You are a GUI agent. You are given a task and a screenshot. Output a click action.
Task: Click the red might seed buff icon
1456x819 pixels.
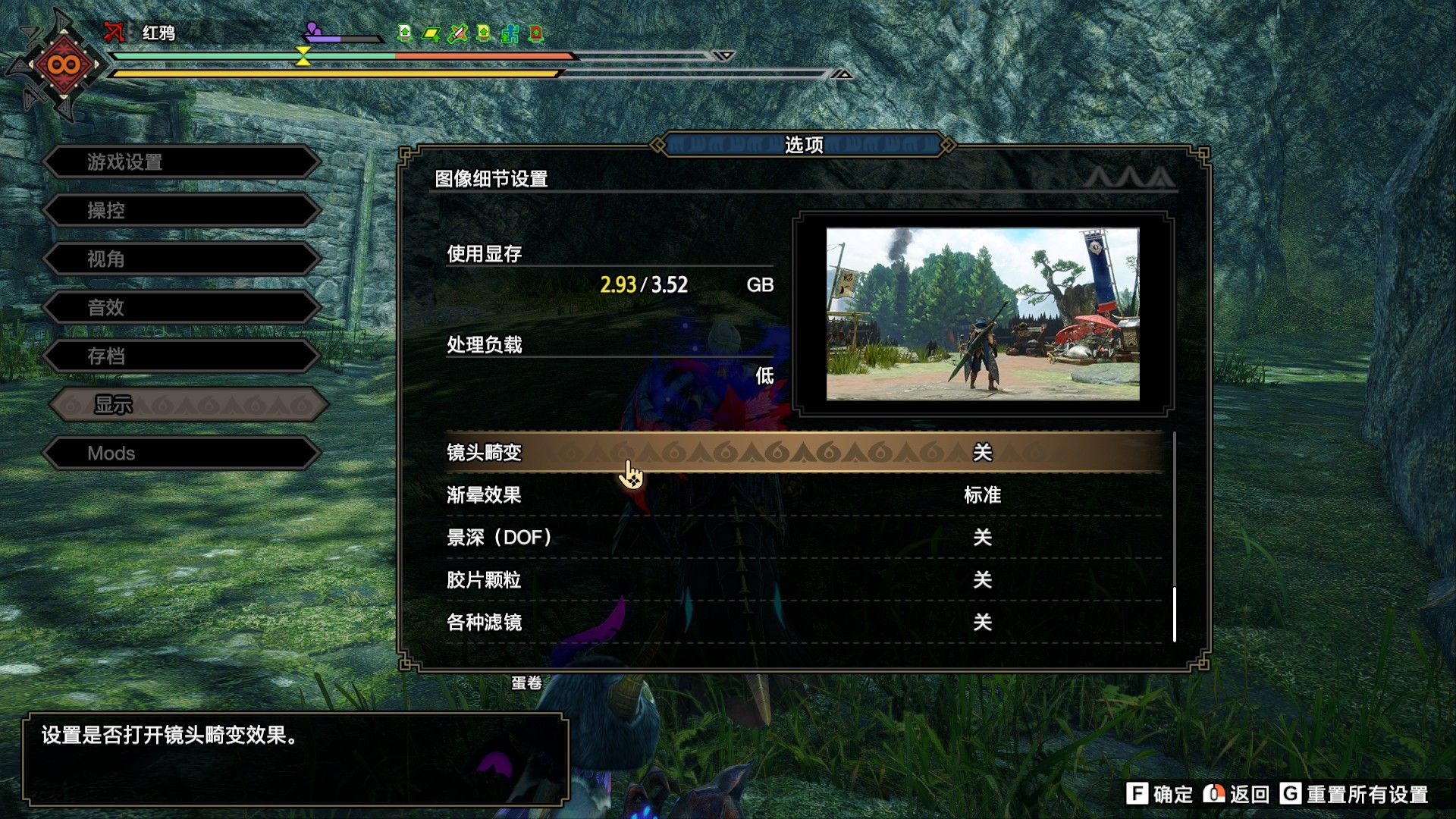pyautogui.click(x=535, y=33)
